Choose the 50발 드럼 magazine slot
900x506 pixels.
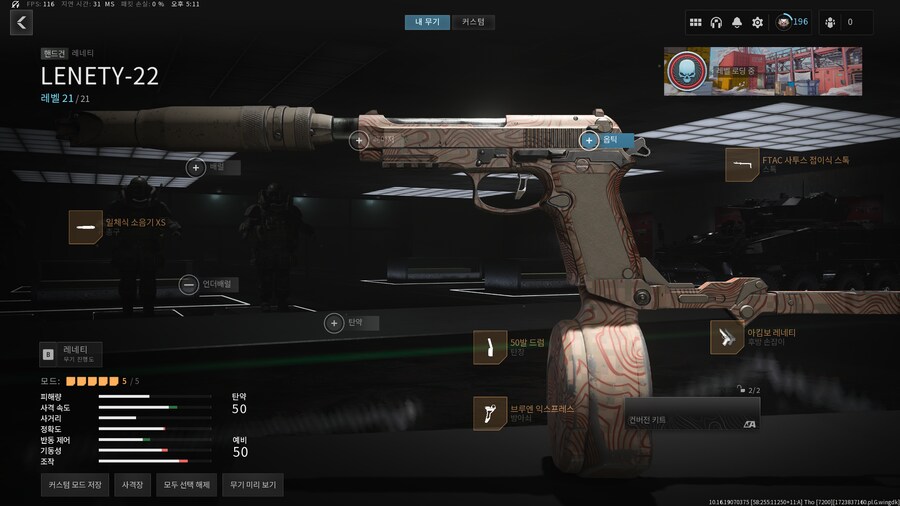coord(489,347)
